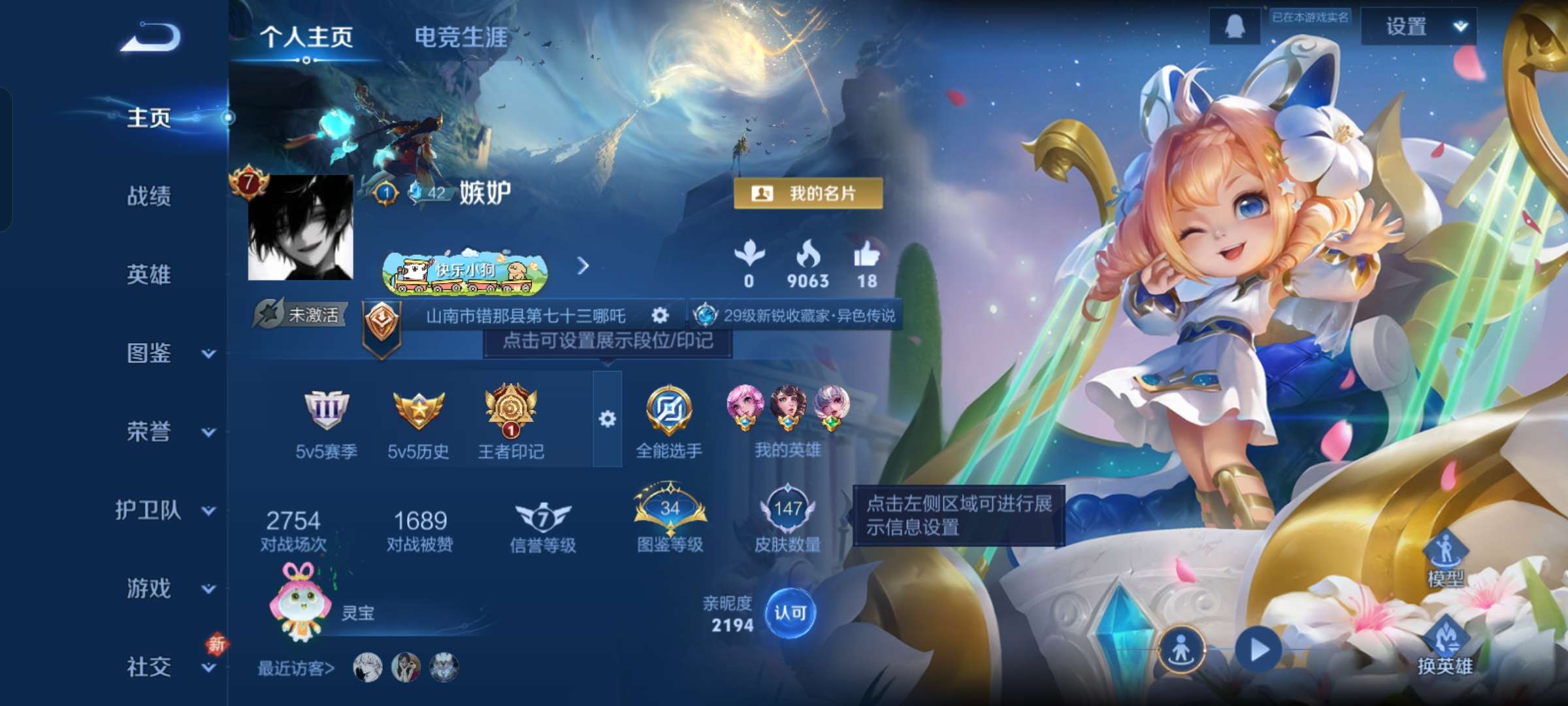Open 战绩 from the left sidebar

click(148, 197)
